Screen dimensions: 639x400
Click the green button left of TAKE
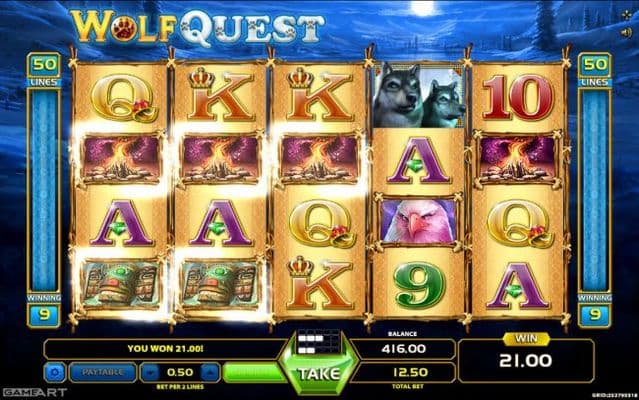click(x=252, y=373)
